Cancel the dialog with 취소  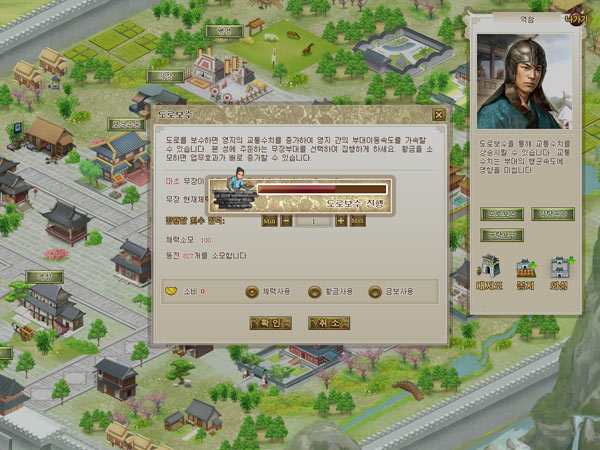tap(328, 322)
